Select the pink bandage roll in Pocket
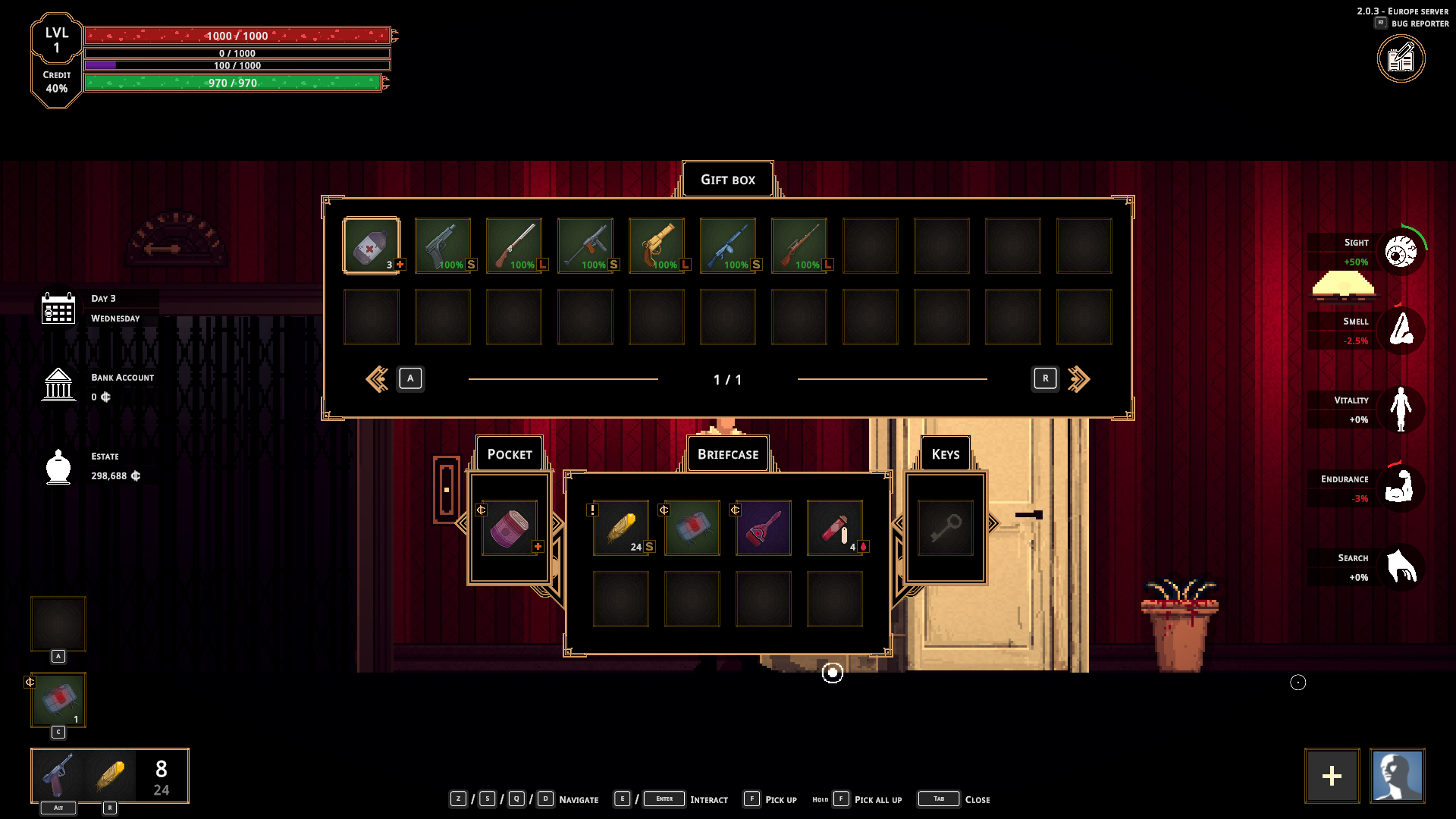Viewport: 1456px width, 819px height. [x=510, y=528]
